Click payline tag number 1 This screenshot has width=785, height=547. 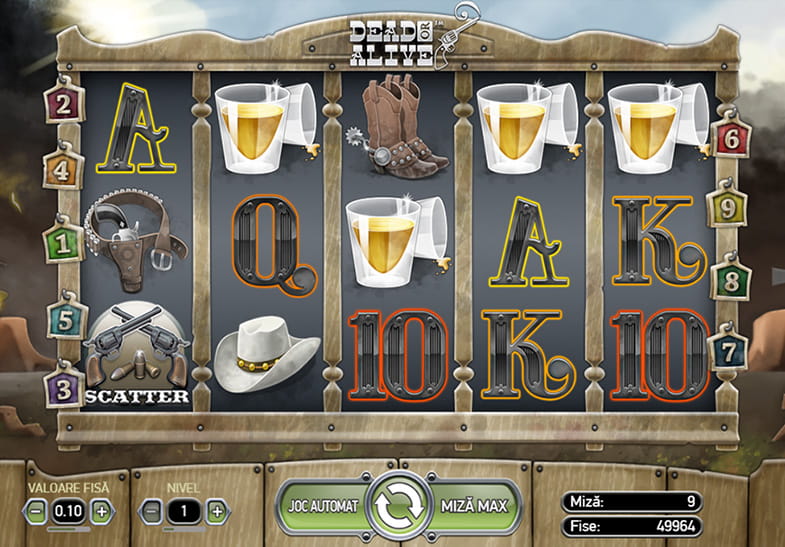64,242
